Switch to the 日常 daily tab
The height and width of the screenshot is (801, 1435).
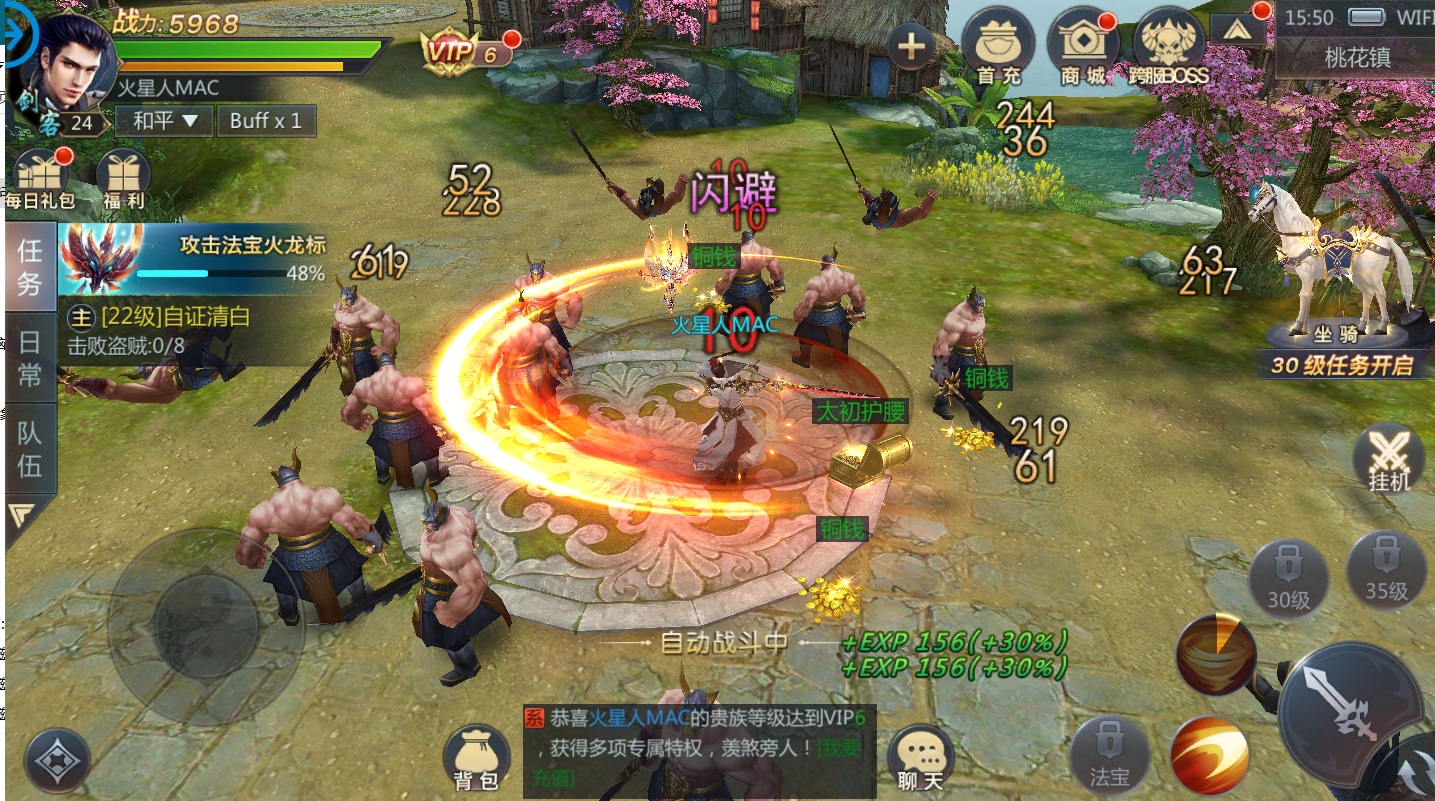pyautogui.click(x=30, y=358)
